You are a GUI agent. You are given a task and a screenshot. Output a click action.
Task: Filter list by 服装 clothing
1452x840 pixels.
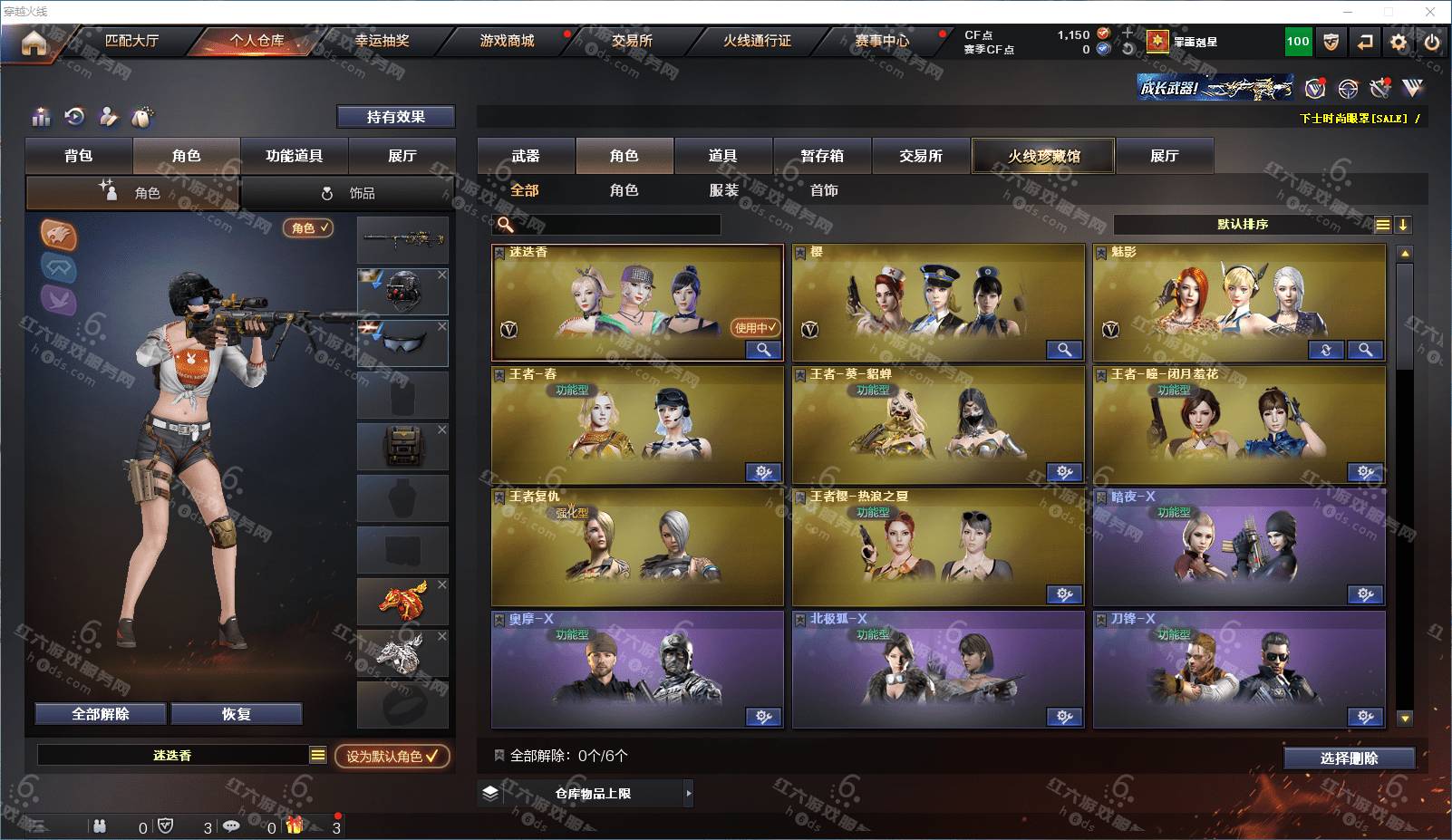coord(723,190)
